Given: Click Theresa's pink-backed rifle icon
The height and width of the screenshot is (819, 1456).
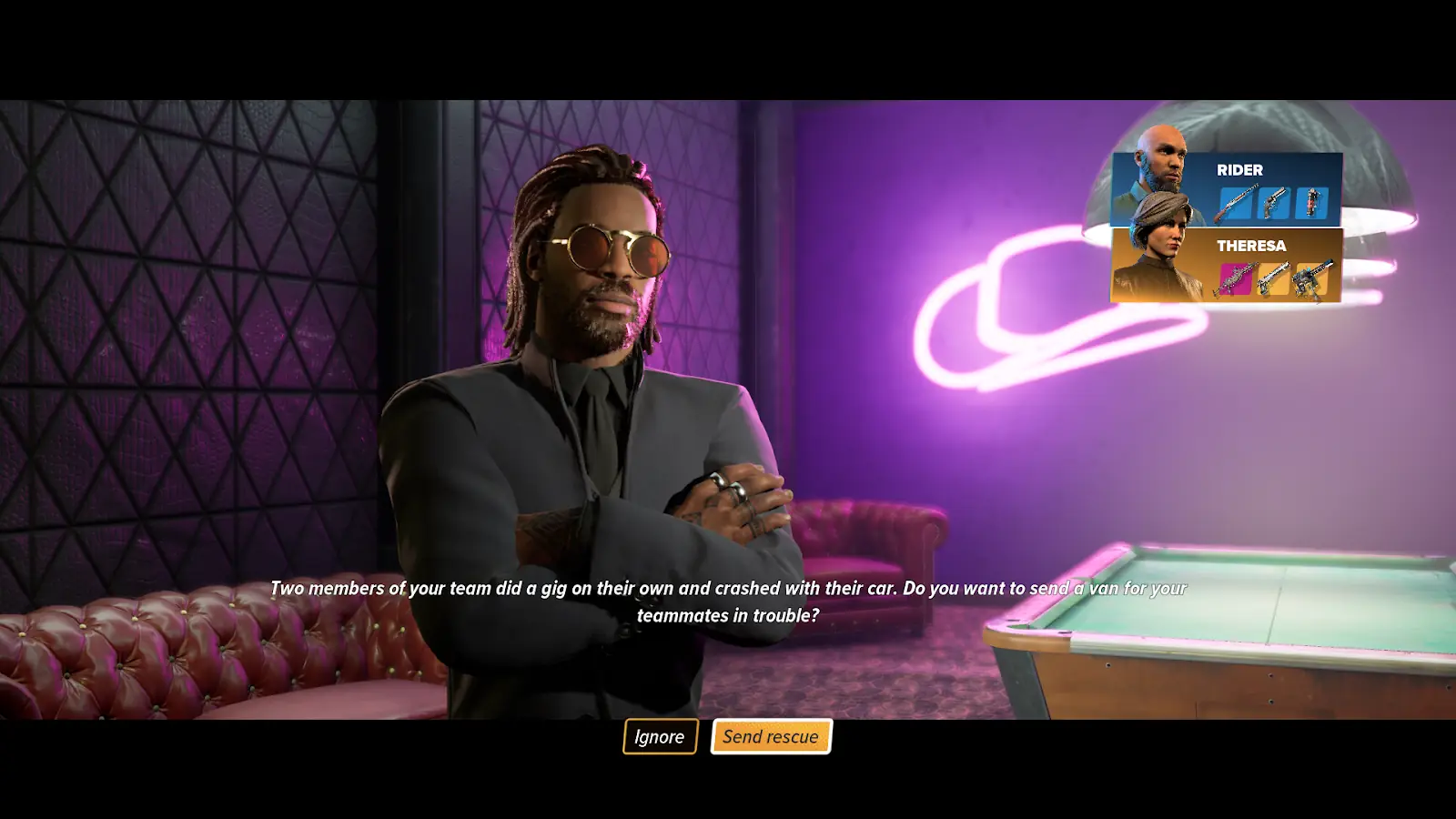Looking at the screenshot, I should [x=1235, y=278].
